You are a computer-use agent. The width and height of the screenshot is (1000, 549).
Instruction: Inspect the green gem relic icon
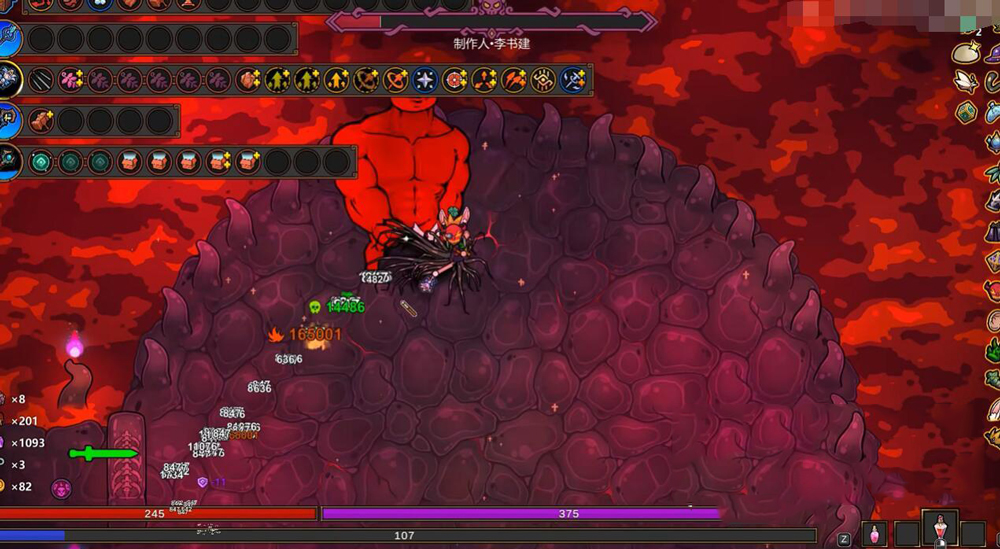(x=966, y=110)
